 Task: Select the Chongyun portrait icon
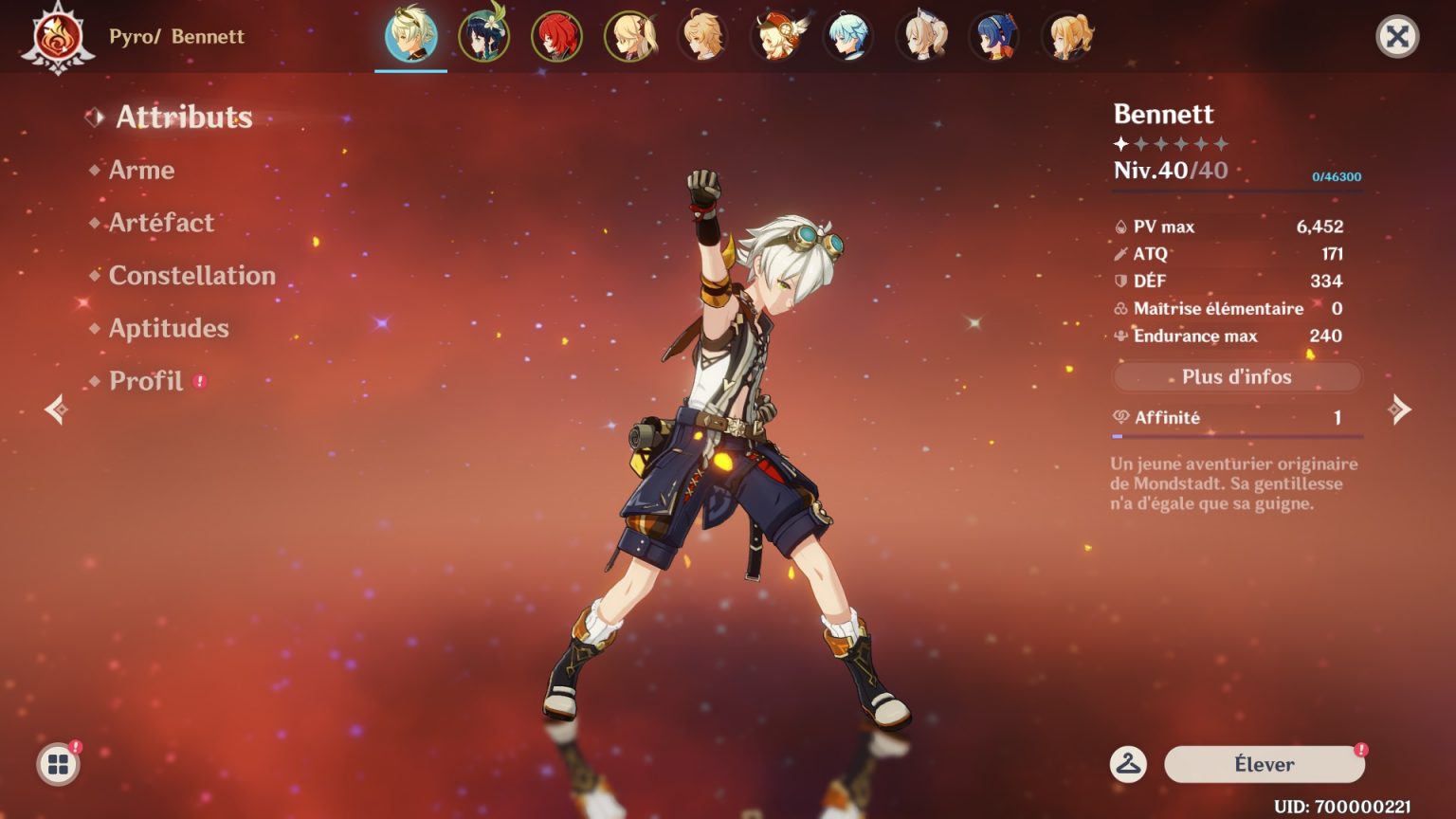[x=849, y=36]
